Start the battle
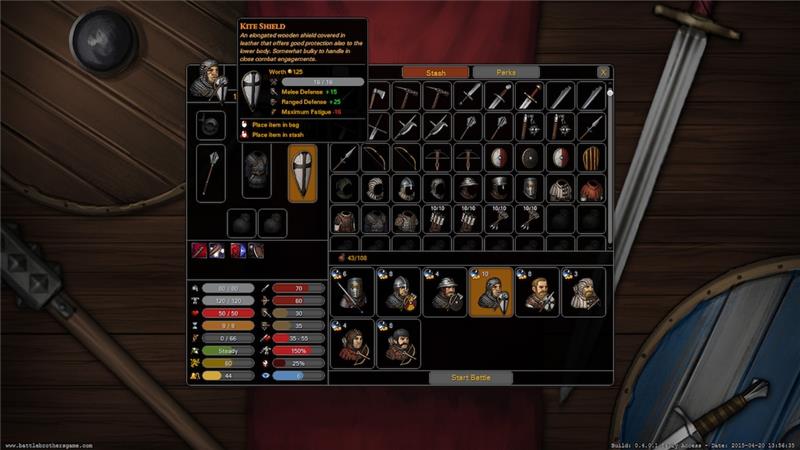This screenshot has height=450, width=800. click(470, 377)
